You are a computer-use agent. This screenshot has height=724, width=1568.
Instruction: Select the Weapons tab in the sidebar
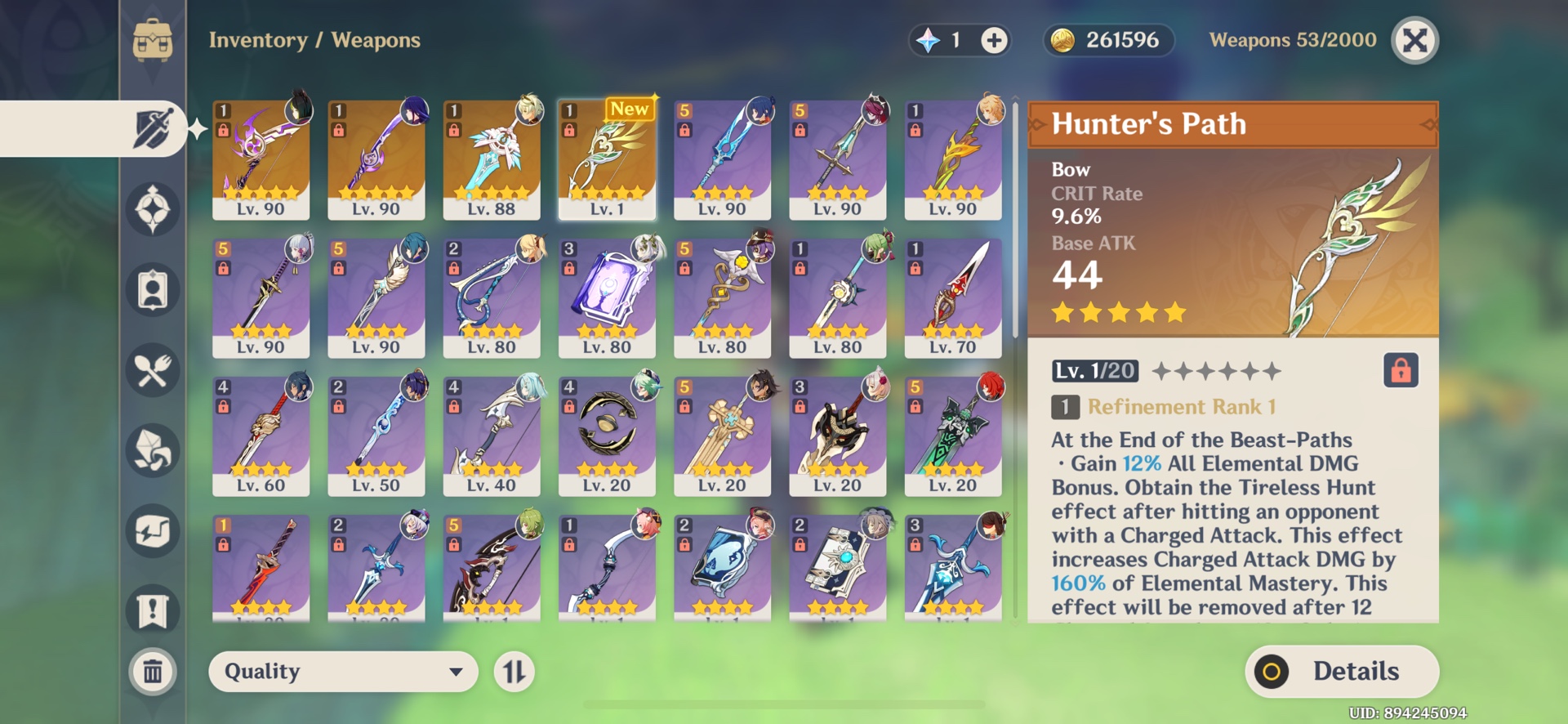[152, 128]
